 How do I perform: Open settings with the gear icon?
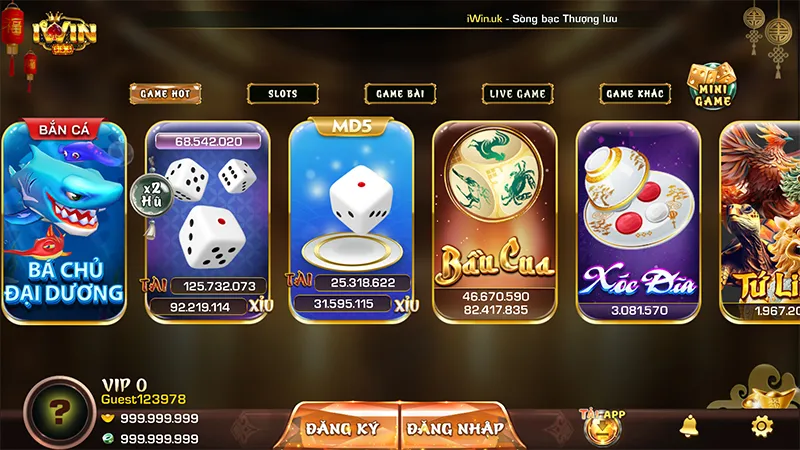point(762,426)
